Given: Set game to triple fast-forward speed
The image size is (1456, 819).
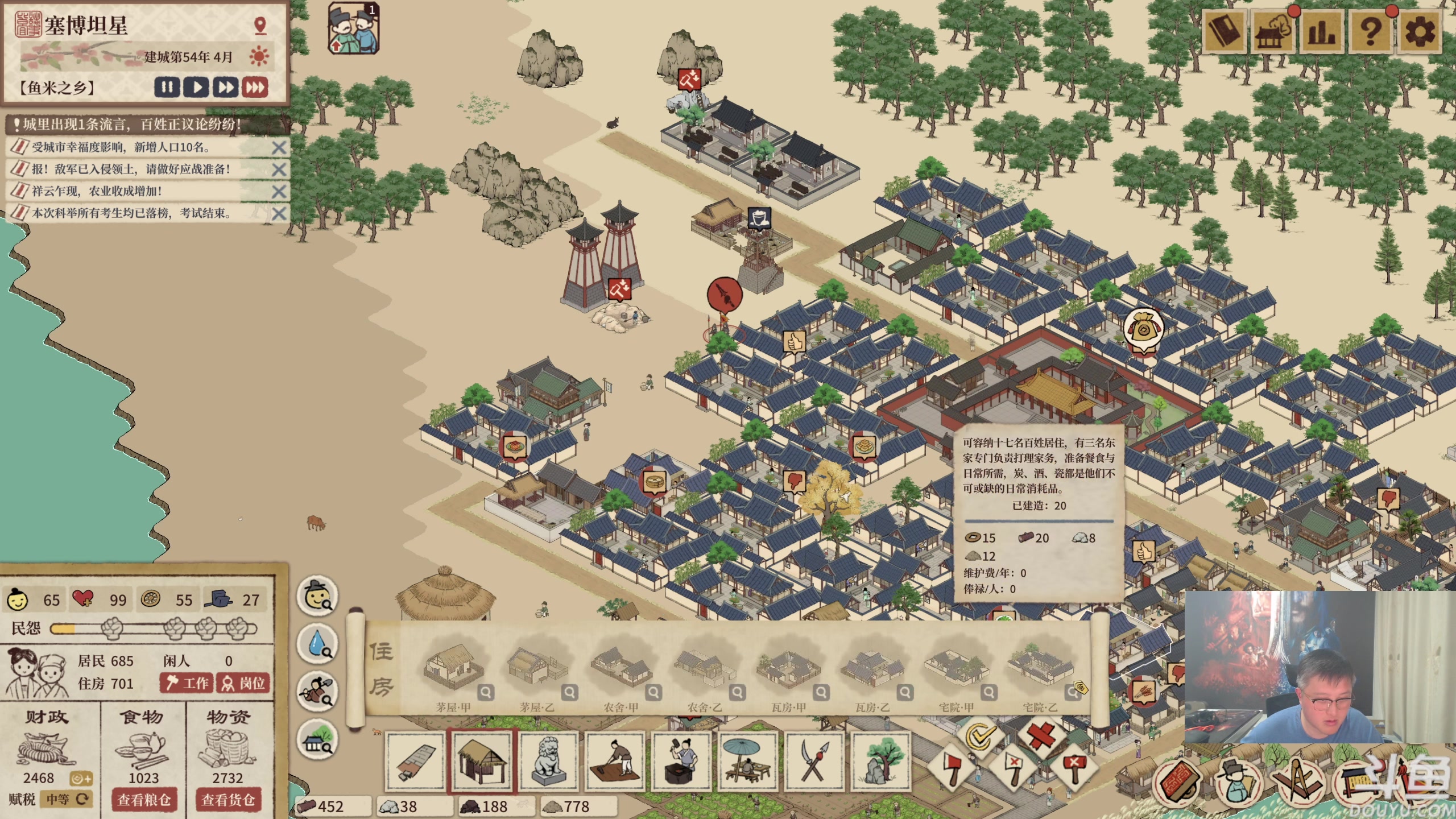Looking at the screenshot, I should 255,88.
